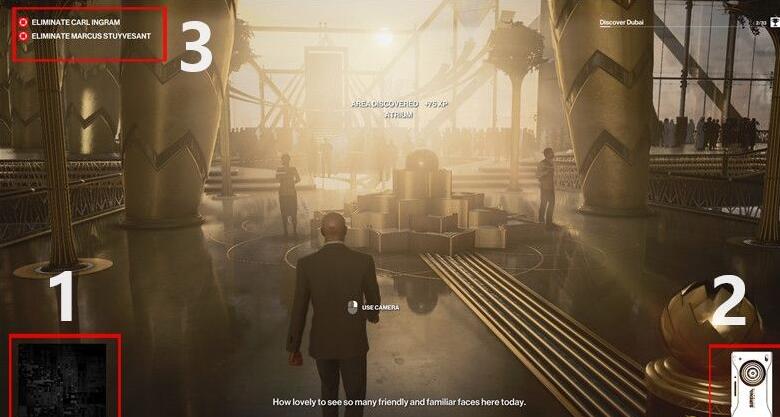Open the Discover Dubai challenge tracker
The width and height of the screenshot is (780, 417).
point(626,21)
